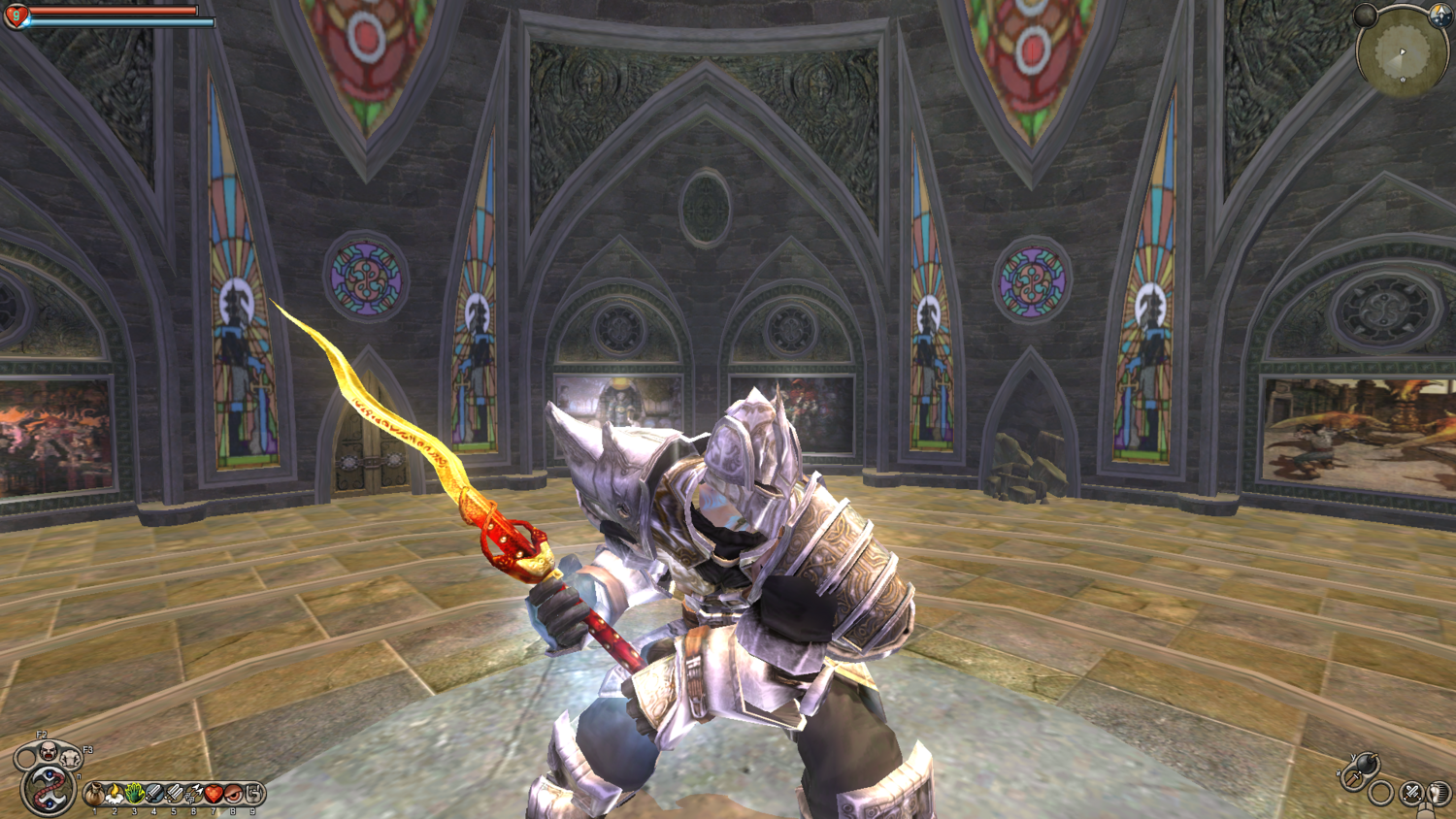Select the eye icon on hotbar
The width and height of the screenshot is (1456, 819).
click(234, 795)
